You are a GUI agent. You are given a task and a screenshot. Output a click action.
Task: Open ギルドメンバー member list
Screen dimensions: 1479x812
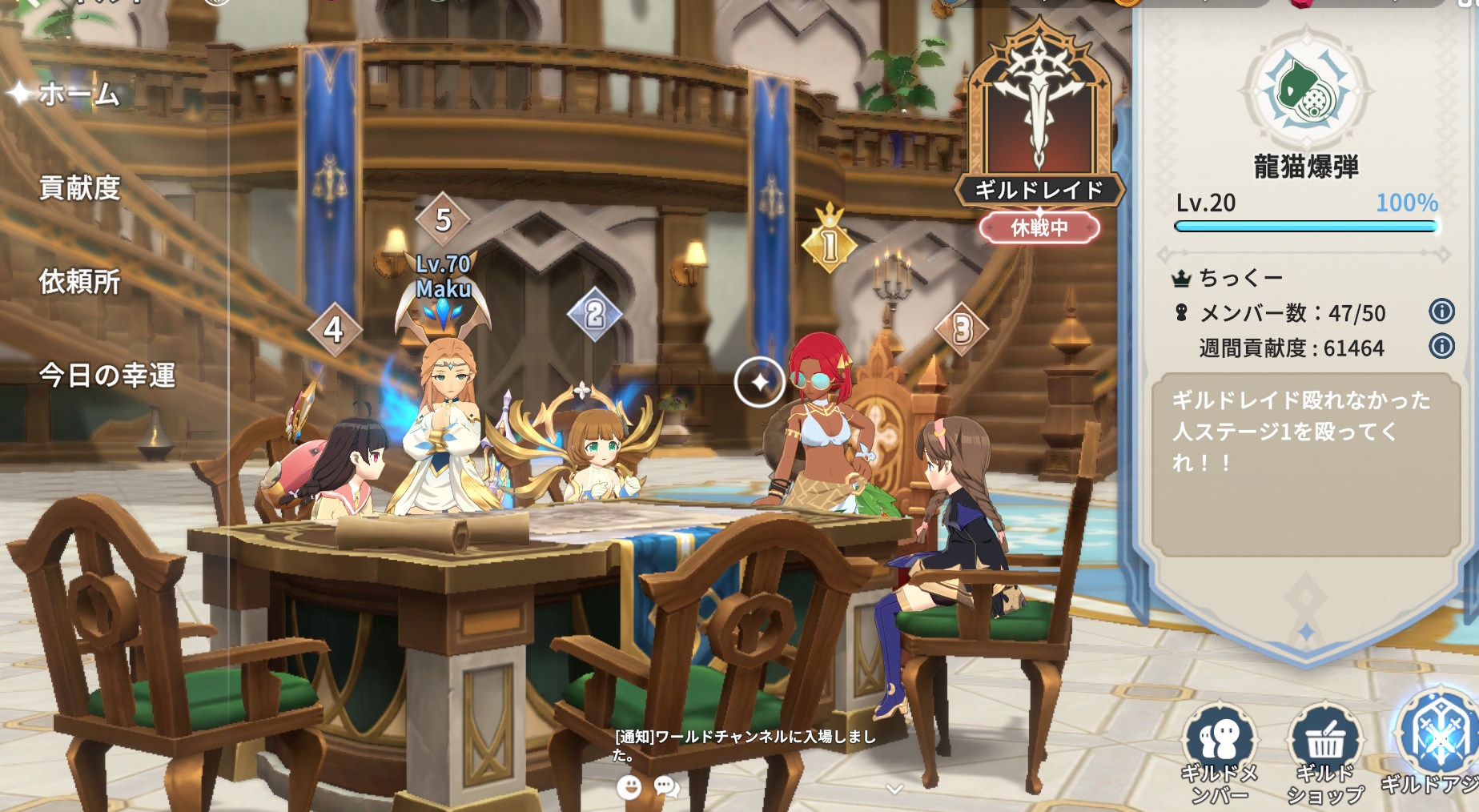tap(1220, 751)
